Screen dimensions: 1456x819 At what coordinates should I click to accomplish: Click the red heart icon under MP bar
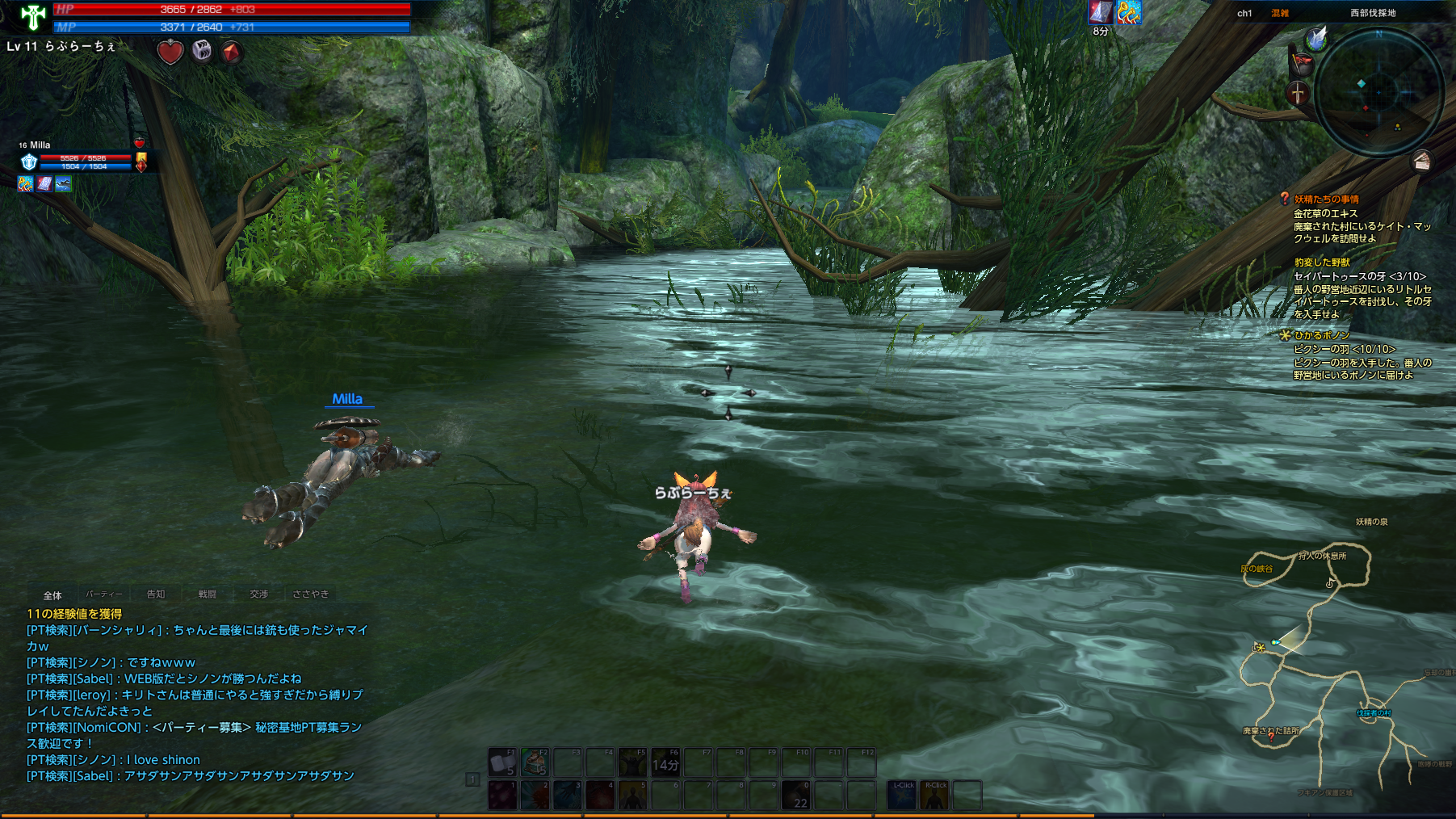(x=170, y=52)
